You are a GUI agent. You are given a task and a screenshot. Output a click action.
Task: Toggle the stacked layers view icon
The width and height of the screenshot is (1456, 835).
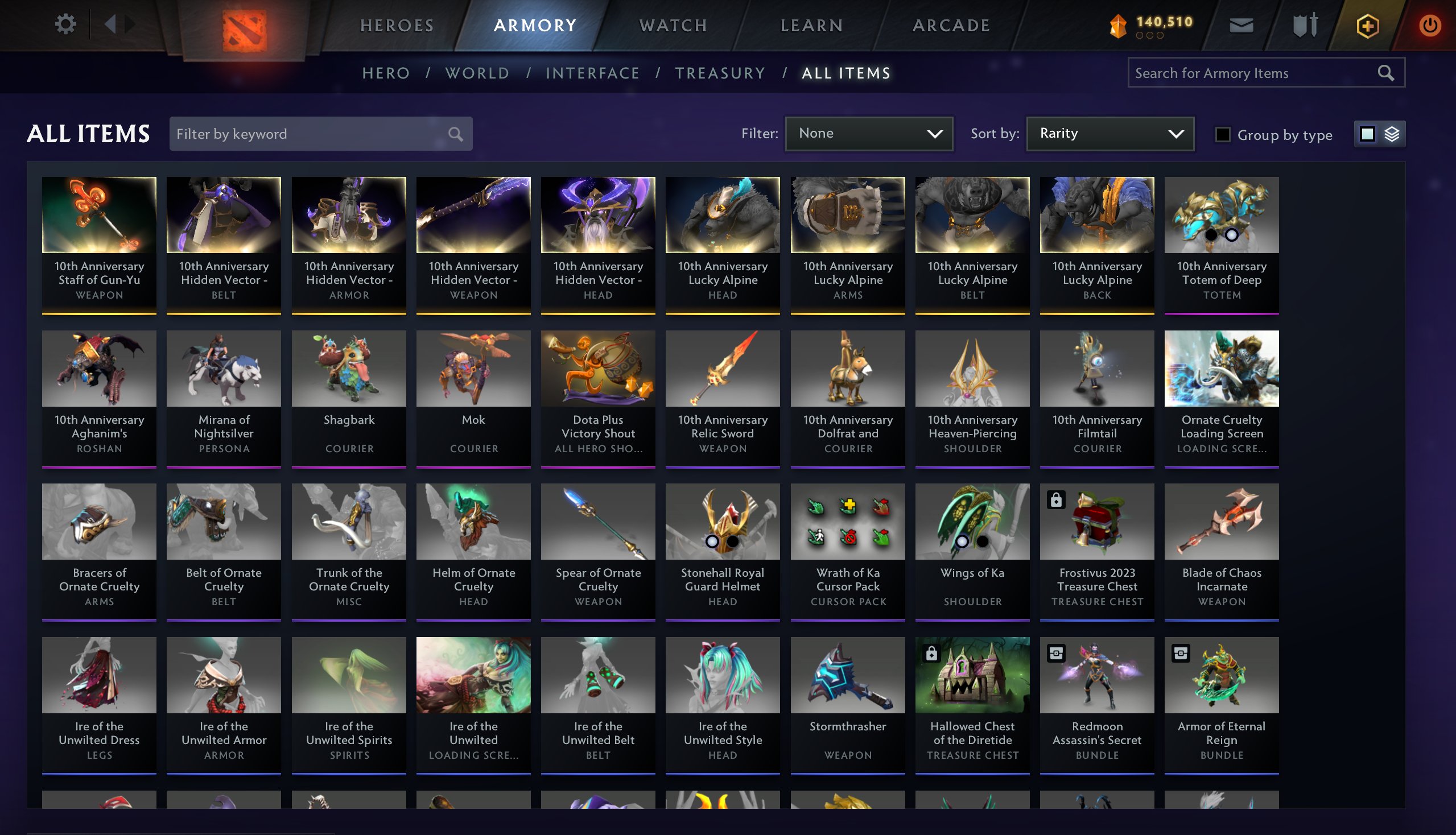click(x=1391, y=134)
